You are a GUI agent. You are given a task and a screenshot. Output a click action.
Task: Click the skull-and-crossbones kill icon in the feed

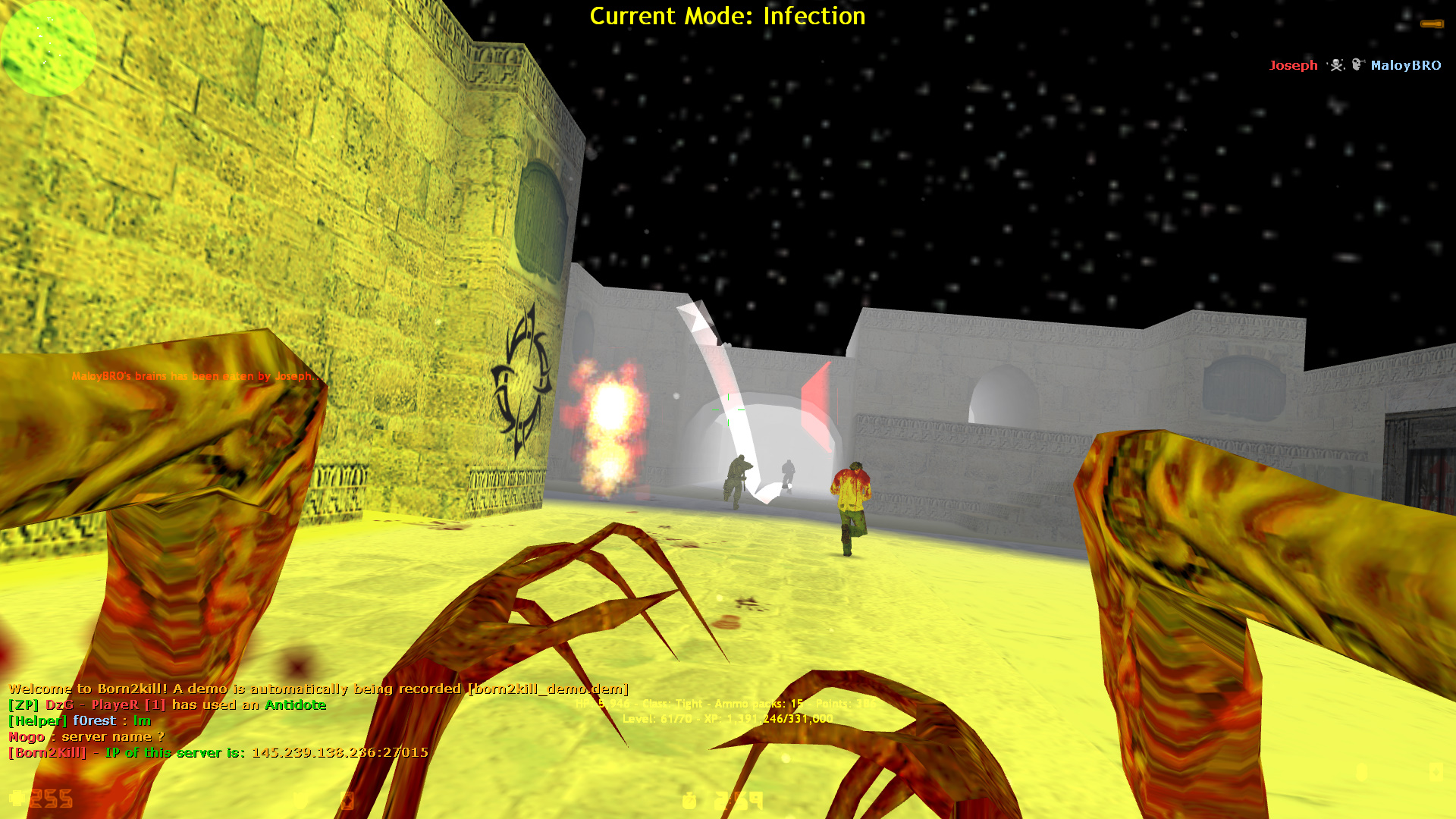[x=1336, y=65]
